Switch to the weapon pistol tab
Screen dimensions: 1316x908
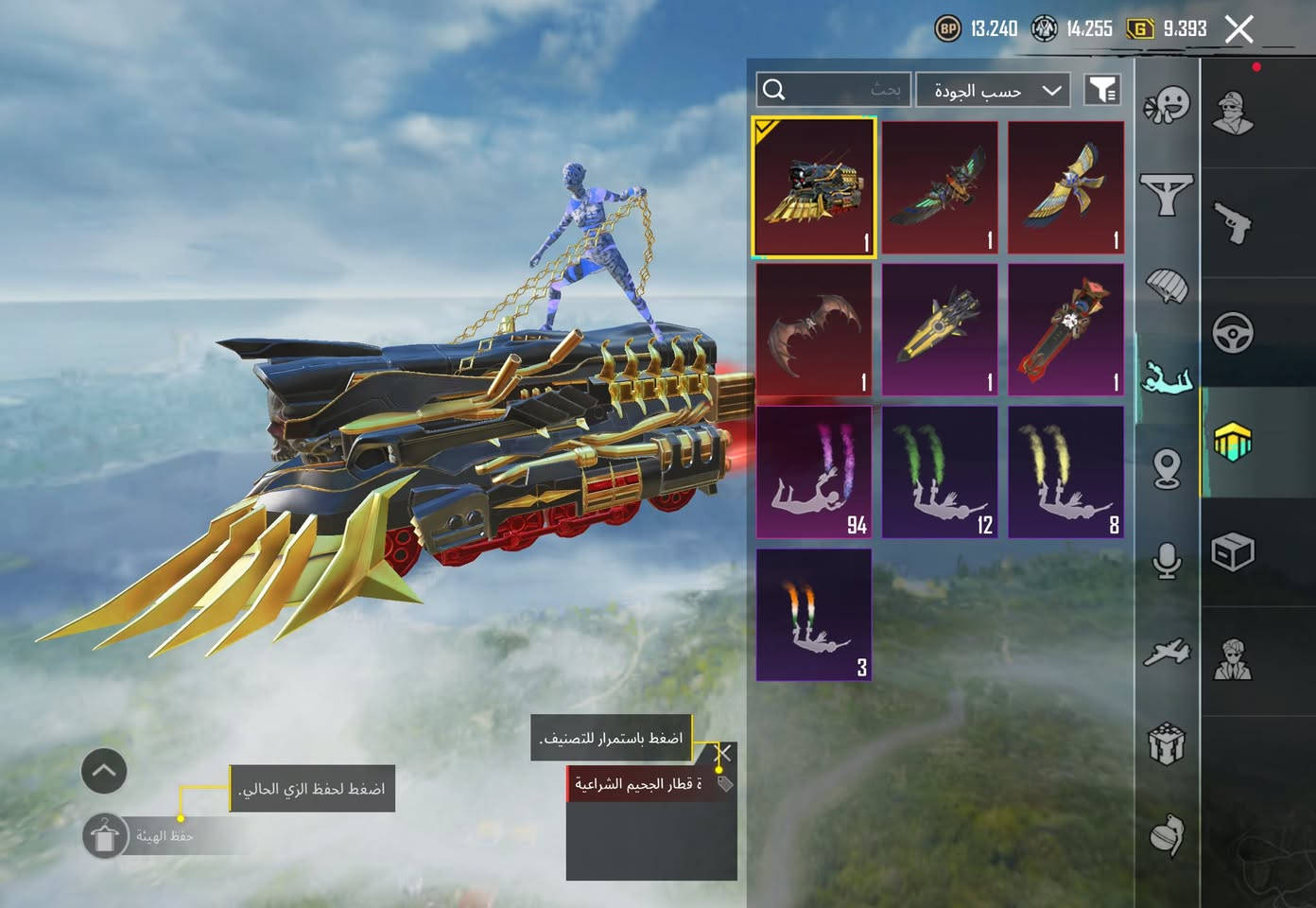(x=1233, y=223)
